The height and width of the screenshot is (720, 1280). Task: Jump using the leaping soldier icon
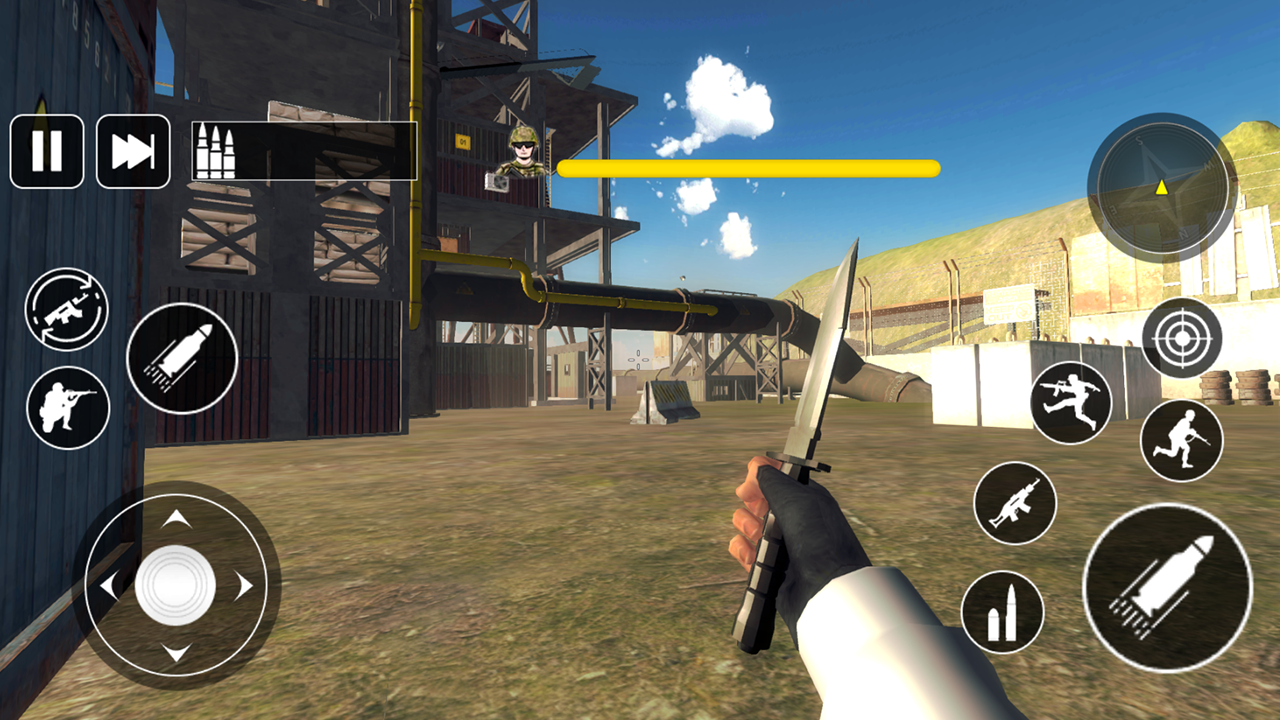point(1069,401)
